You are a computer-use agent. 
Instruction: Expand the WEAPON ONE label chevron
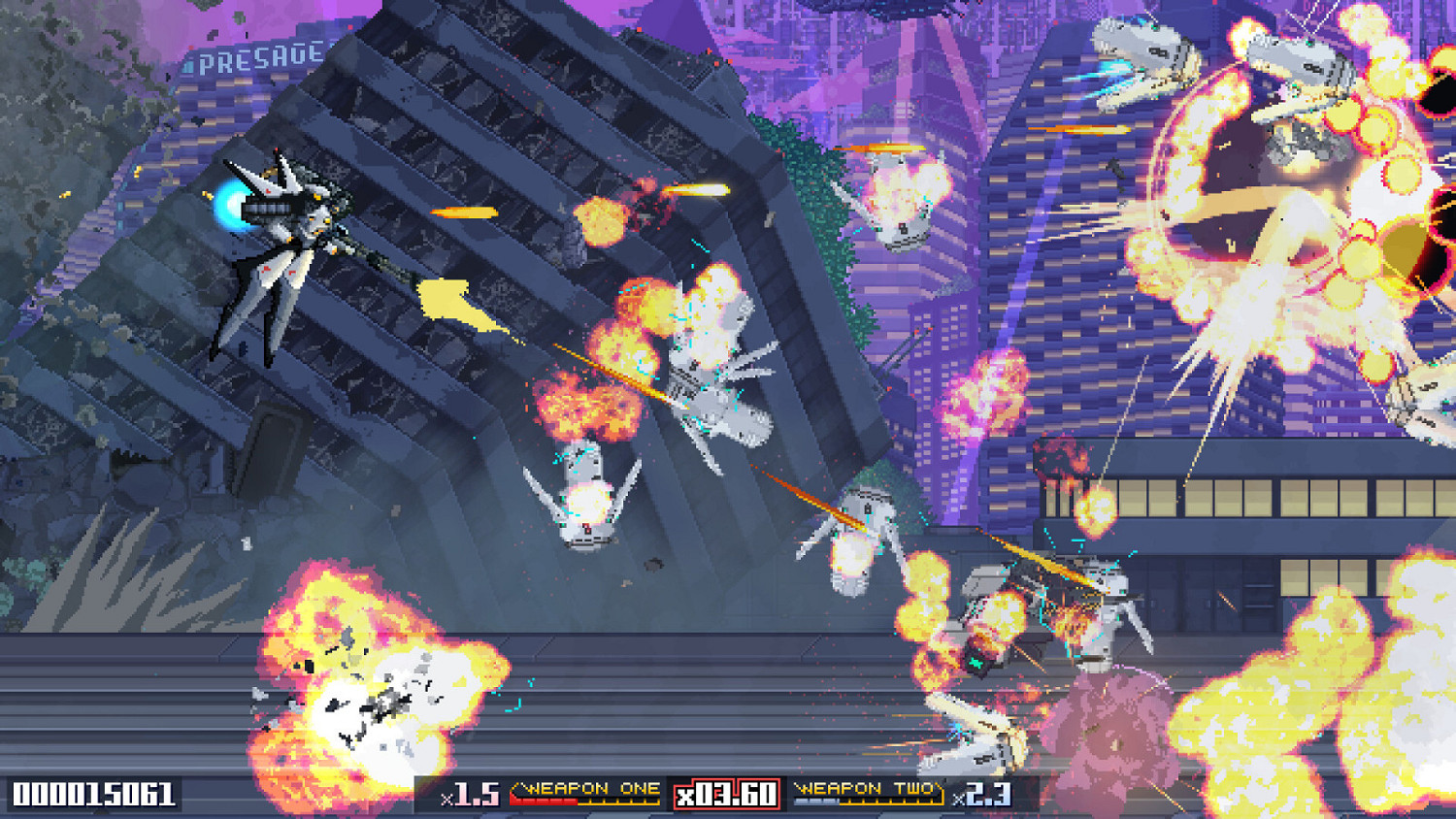coord(518,788)
